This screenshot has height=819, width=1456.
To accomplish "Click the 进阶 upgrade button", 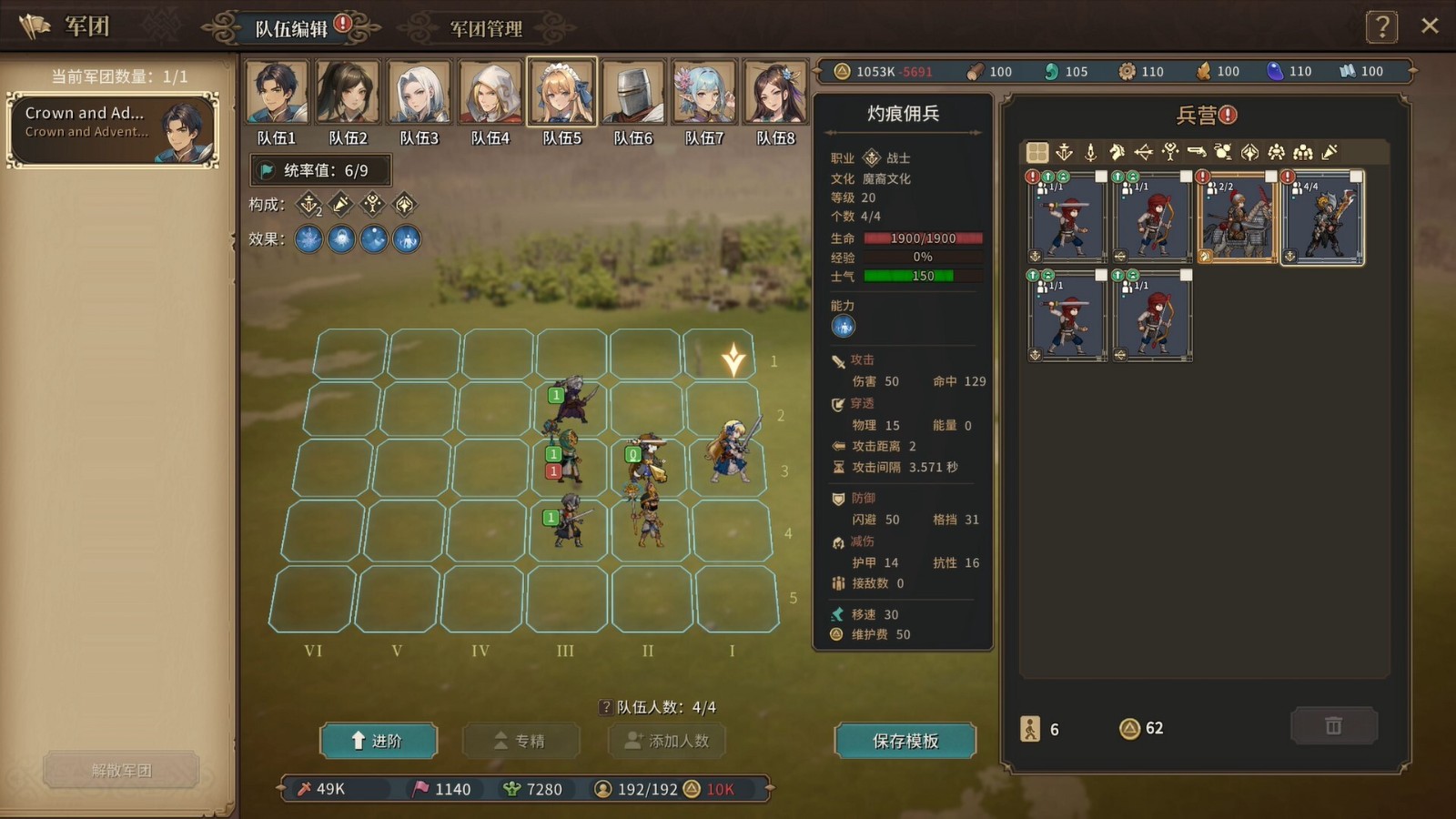I will click(x=379, y=741).
